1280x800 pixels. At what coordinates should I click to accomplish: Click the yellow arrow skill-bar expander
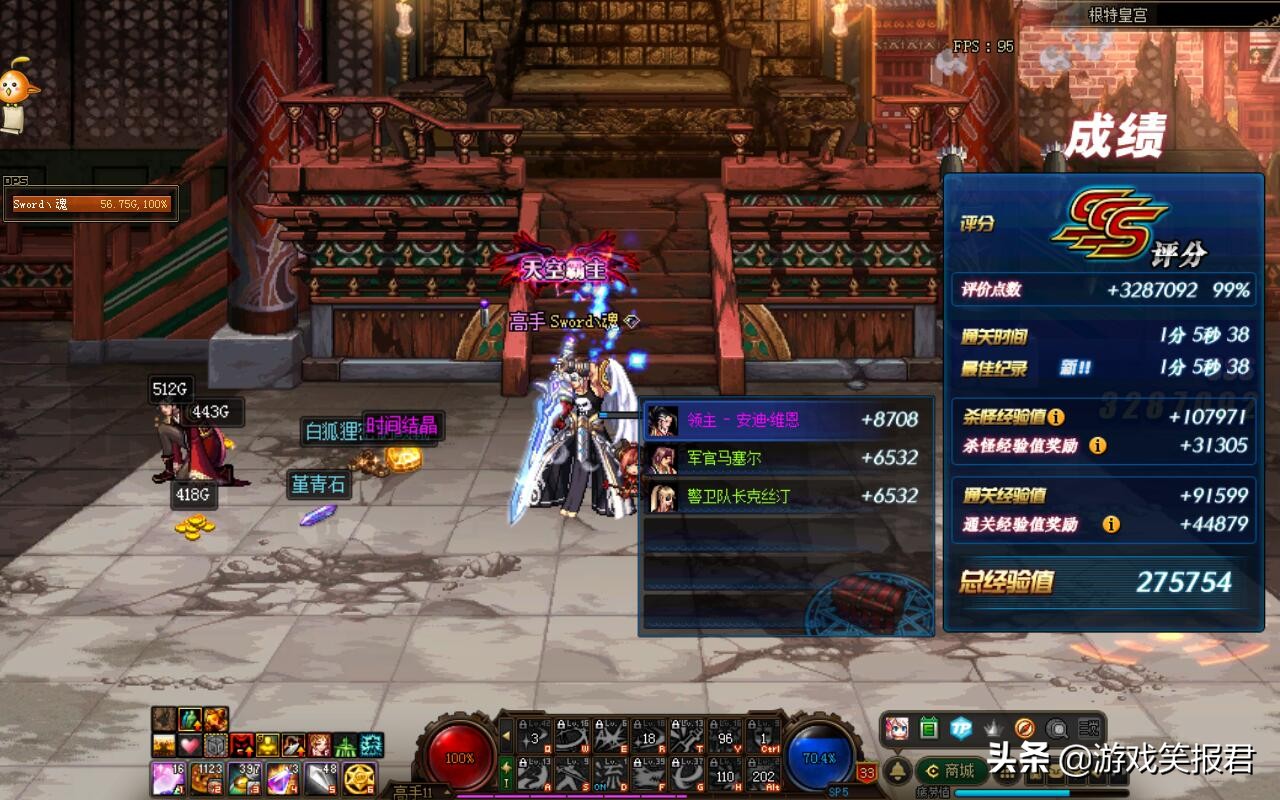click(x=506, y=735)
